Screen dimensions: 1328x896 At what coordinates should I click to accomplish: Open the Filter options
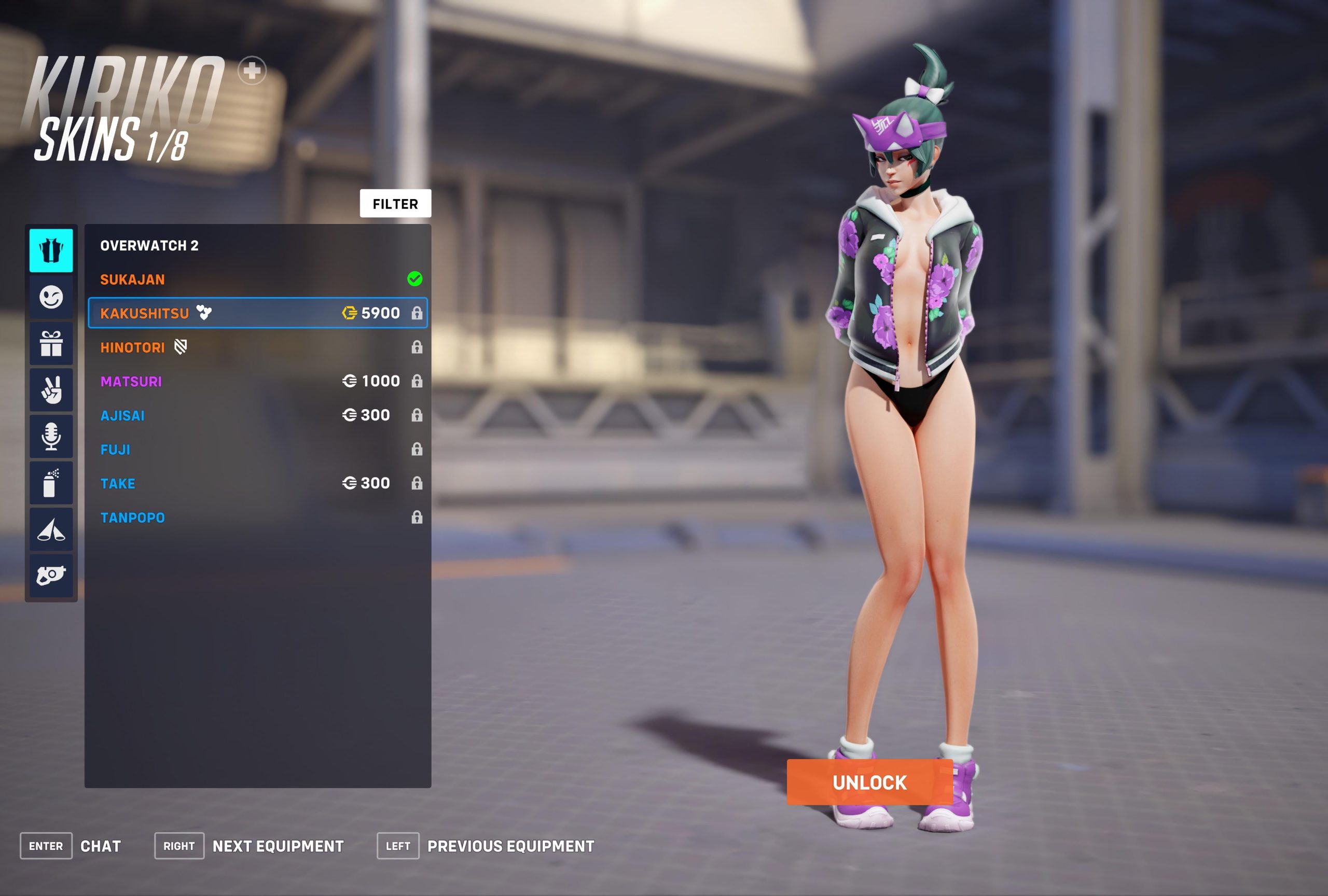[395, 203]
